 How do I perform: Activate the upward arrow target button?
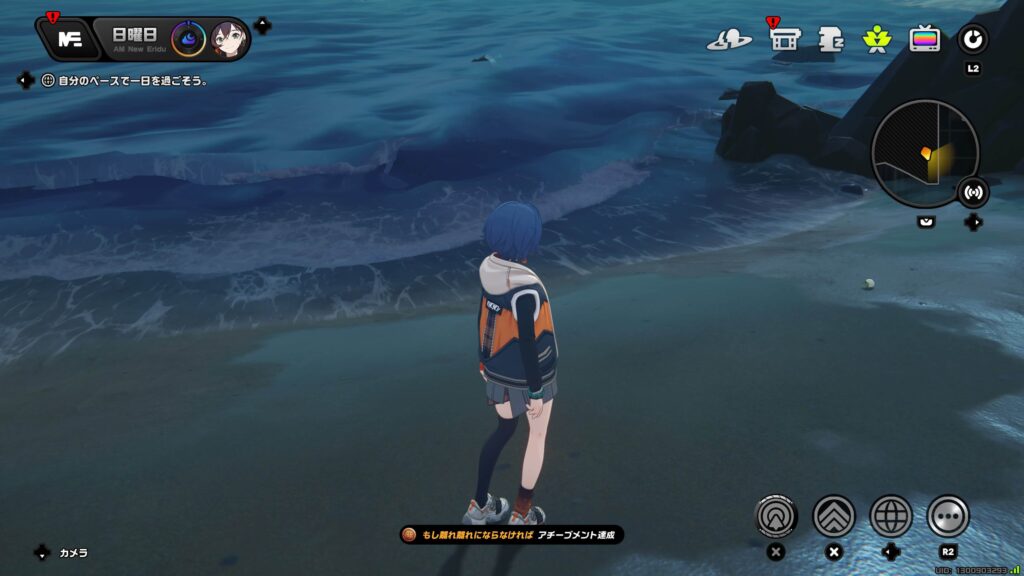coord(776,516)
